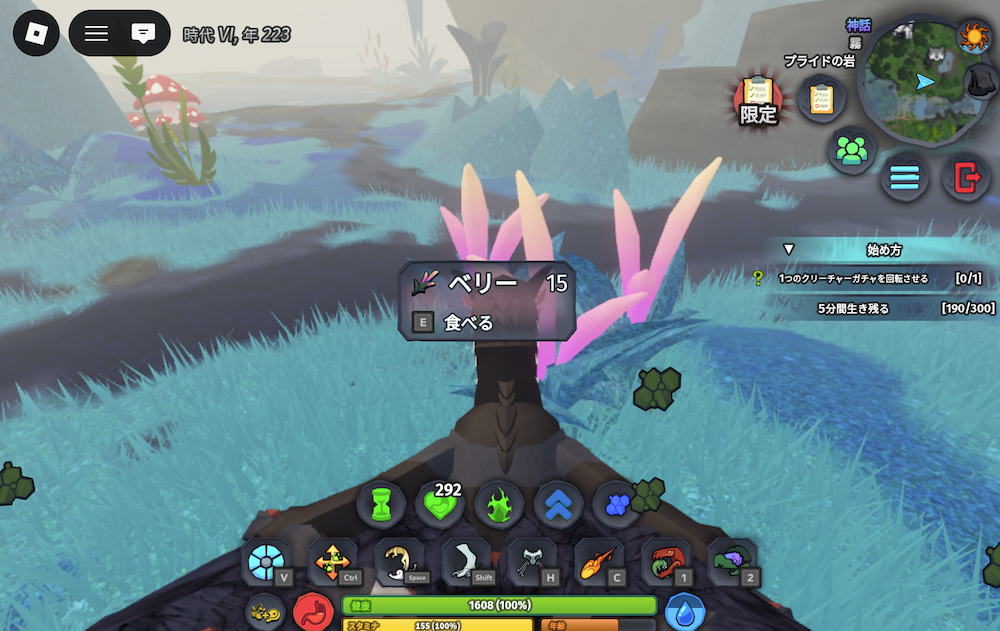The height and width of the screenshot is (631, 1000).
Task: Open the Roblox chat window
Action: click(x=143, y=34)
